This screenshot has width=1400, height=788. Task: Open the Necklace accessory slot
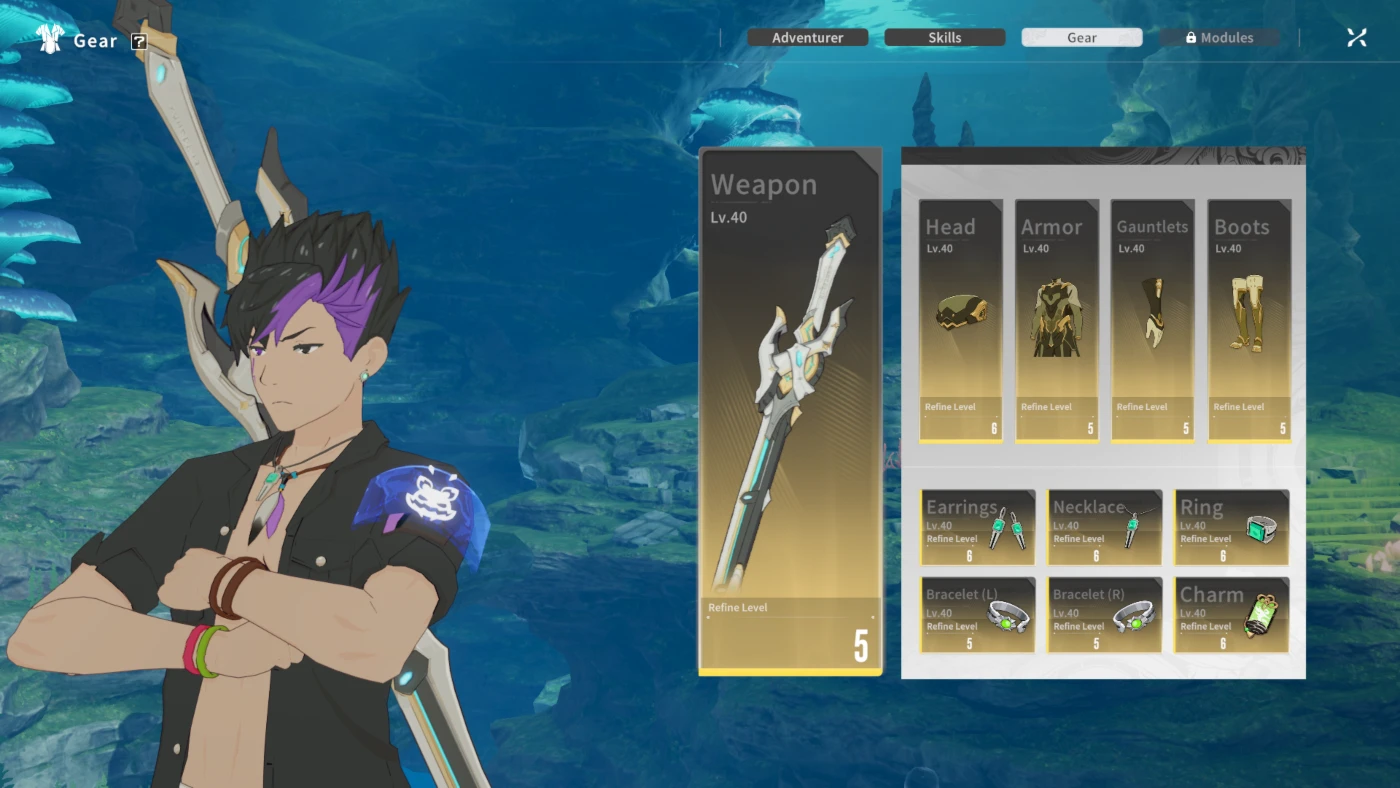coord(1104,528)
